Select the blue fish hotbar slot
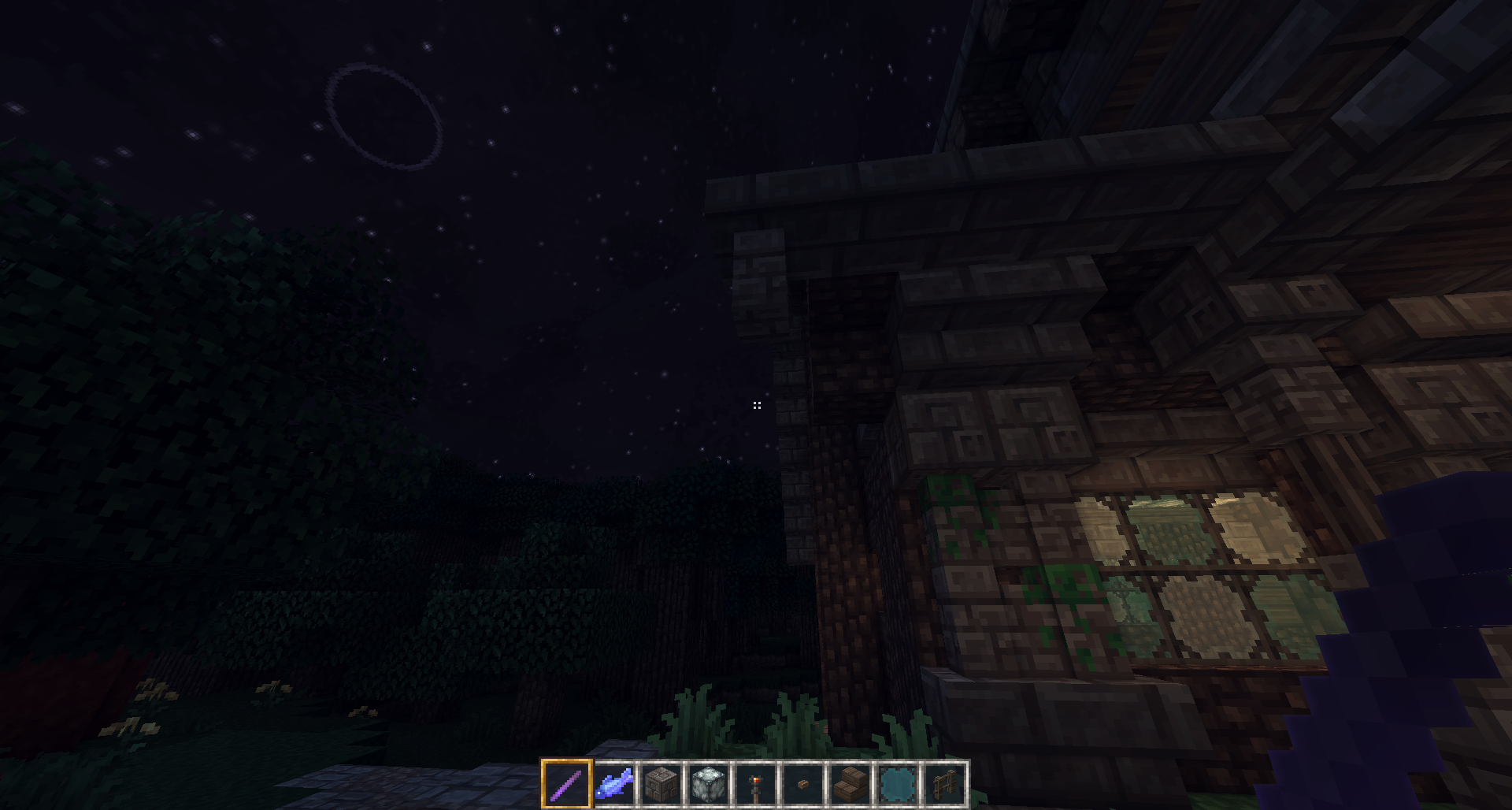 coord(614,784)
